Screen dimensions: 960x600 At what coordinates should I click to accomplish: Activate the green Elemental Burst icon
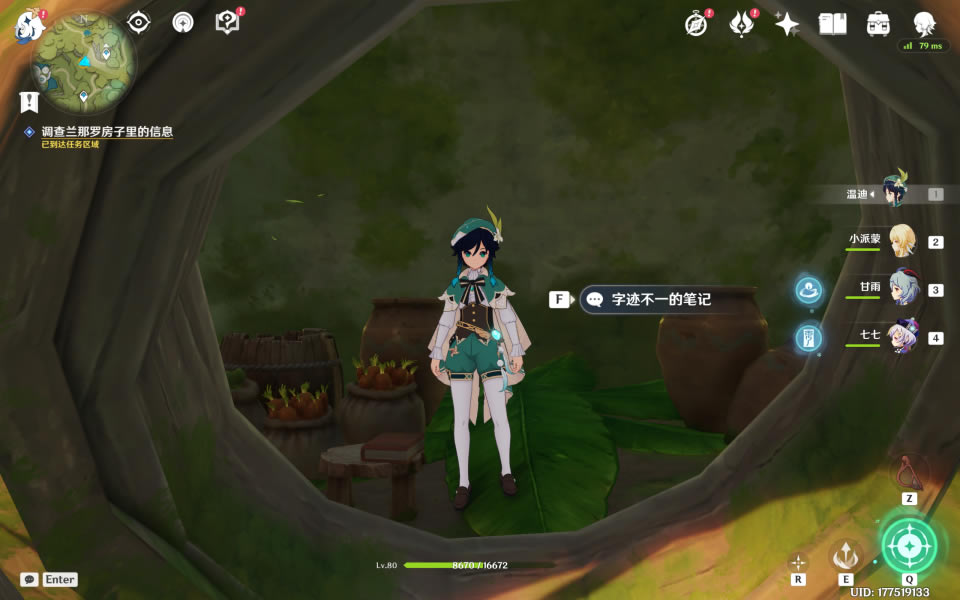tap(909, 546)
